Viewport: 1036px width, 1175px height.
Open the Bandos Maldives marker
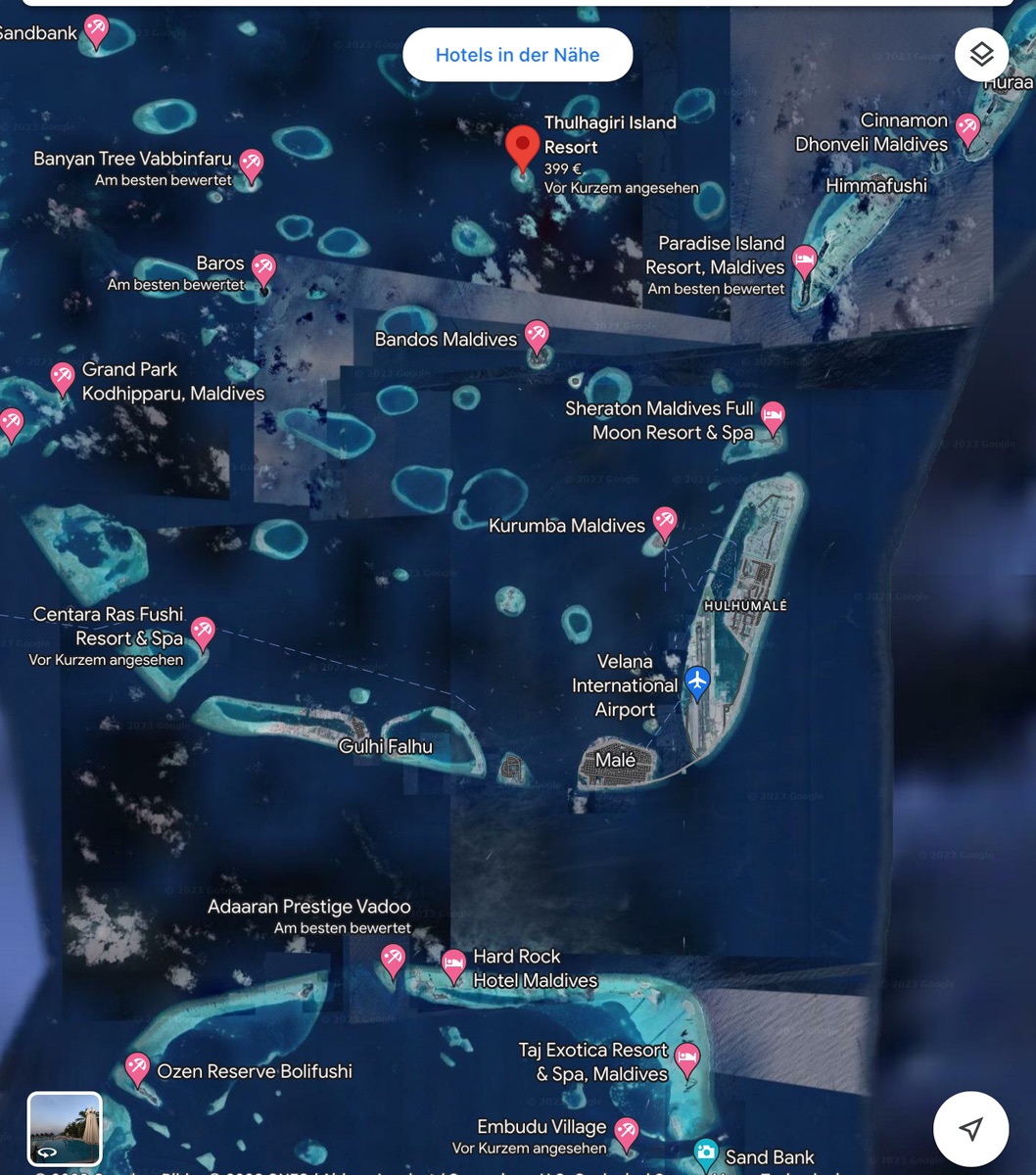click(537, 336)
